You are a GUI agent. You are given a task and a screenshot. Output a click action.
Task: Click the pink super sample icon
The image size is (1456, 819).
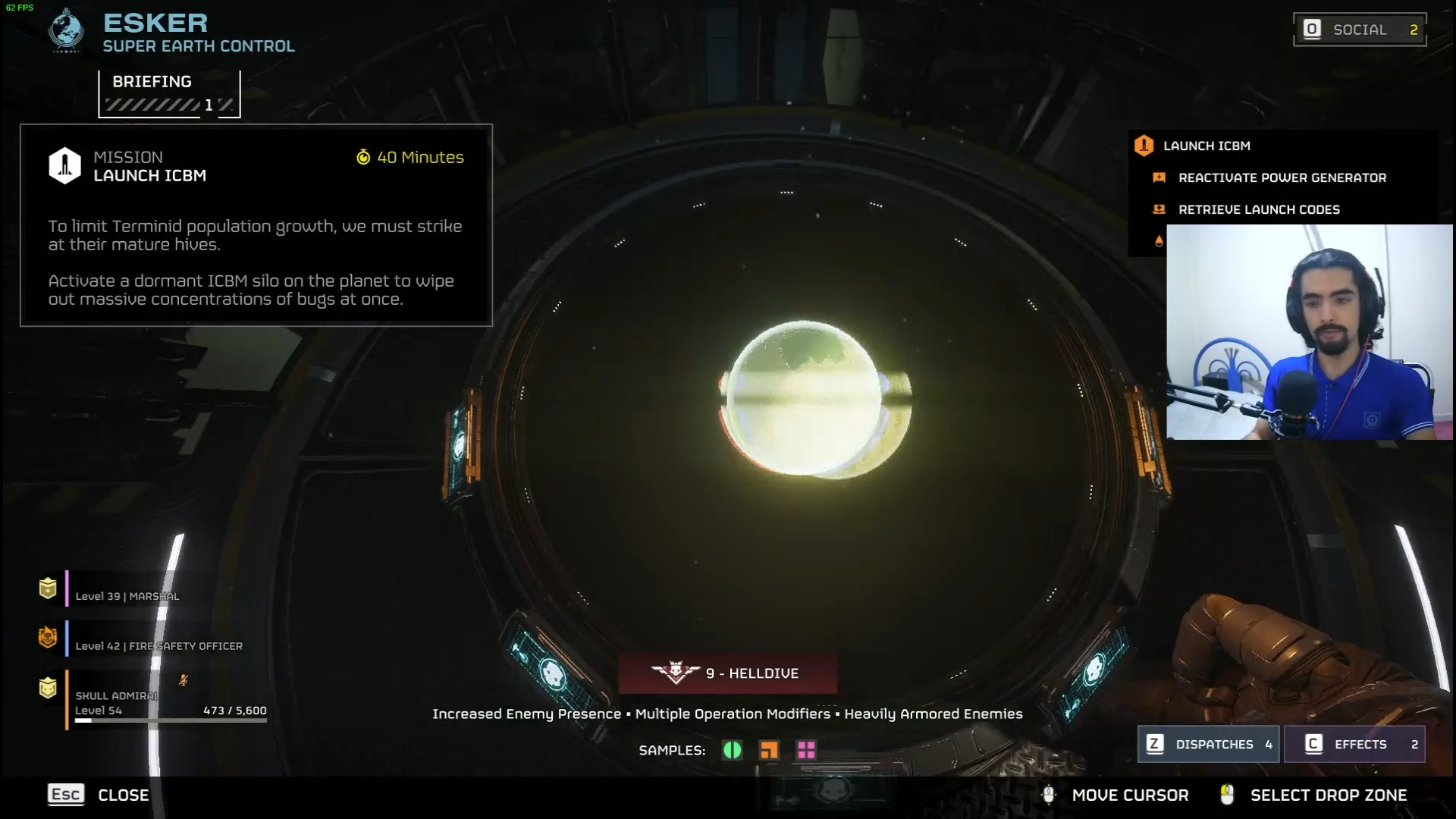pos(806,750)
